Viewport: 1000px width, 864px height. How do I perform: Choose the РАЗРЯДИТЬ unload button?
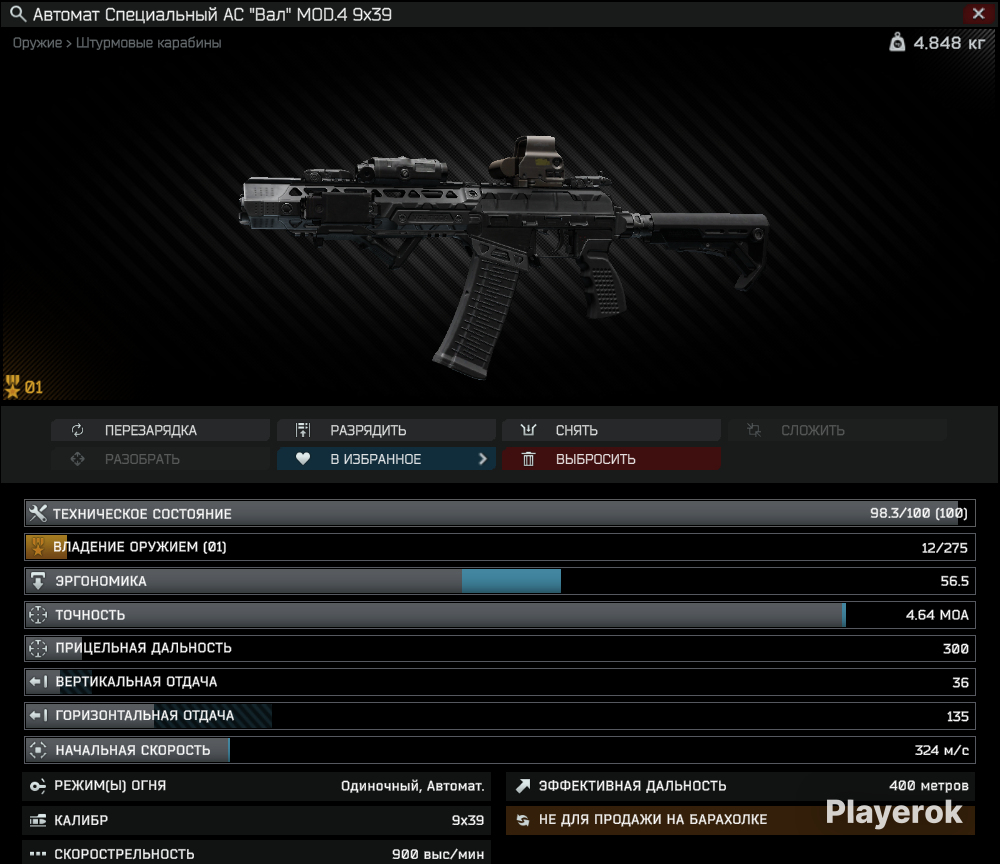point(385,431)
